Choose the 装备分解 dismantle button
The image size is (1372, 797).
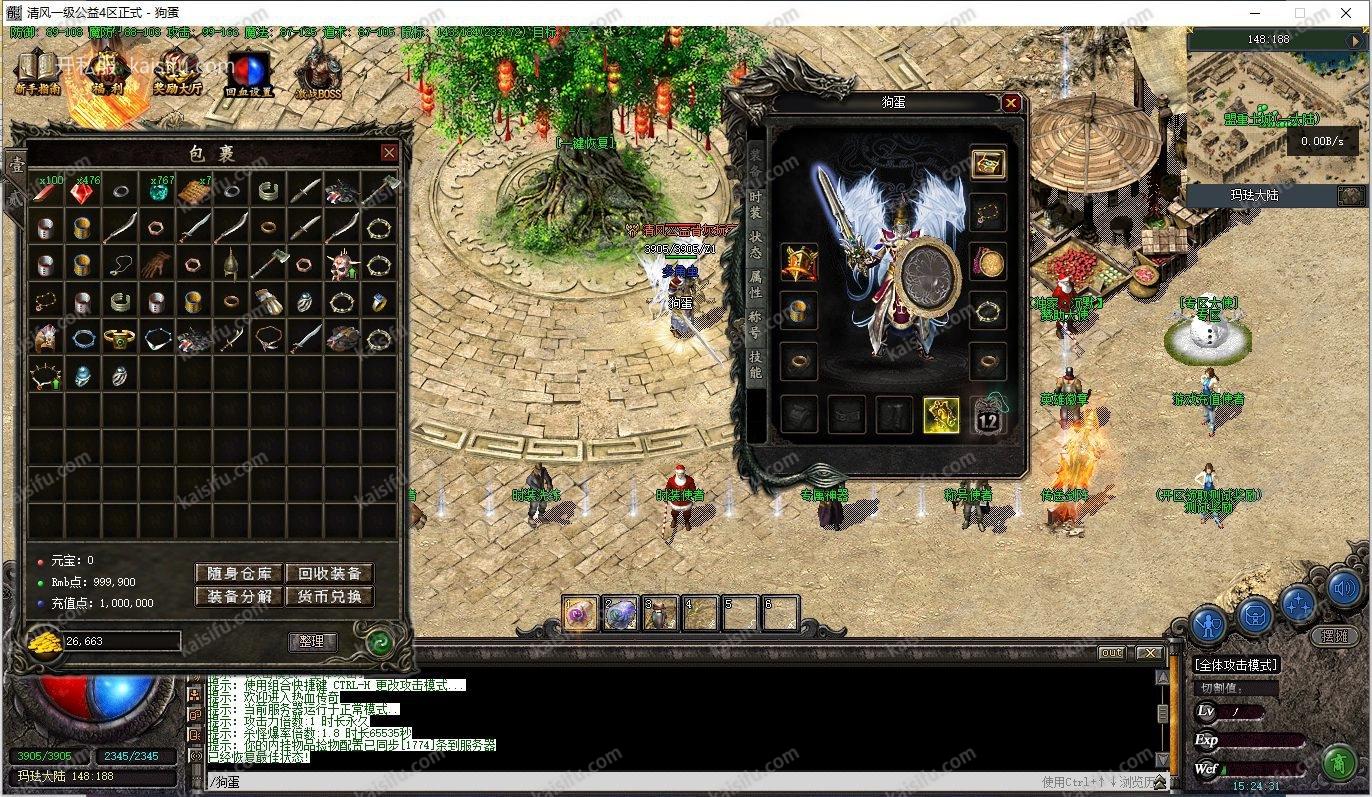[238, 596]
